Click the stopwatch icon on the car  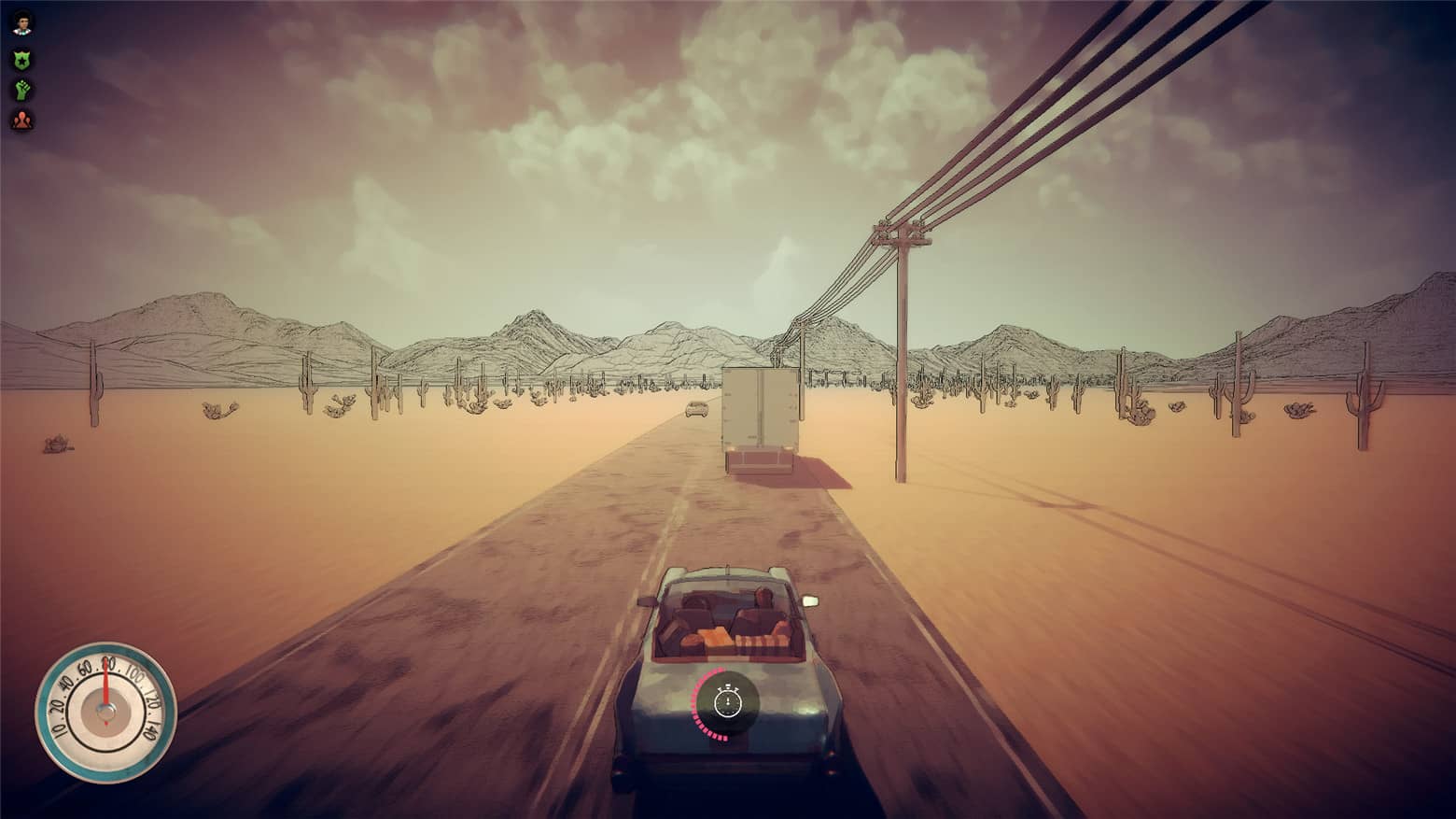(x=727, y=699)
